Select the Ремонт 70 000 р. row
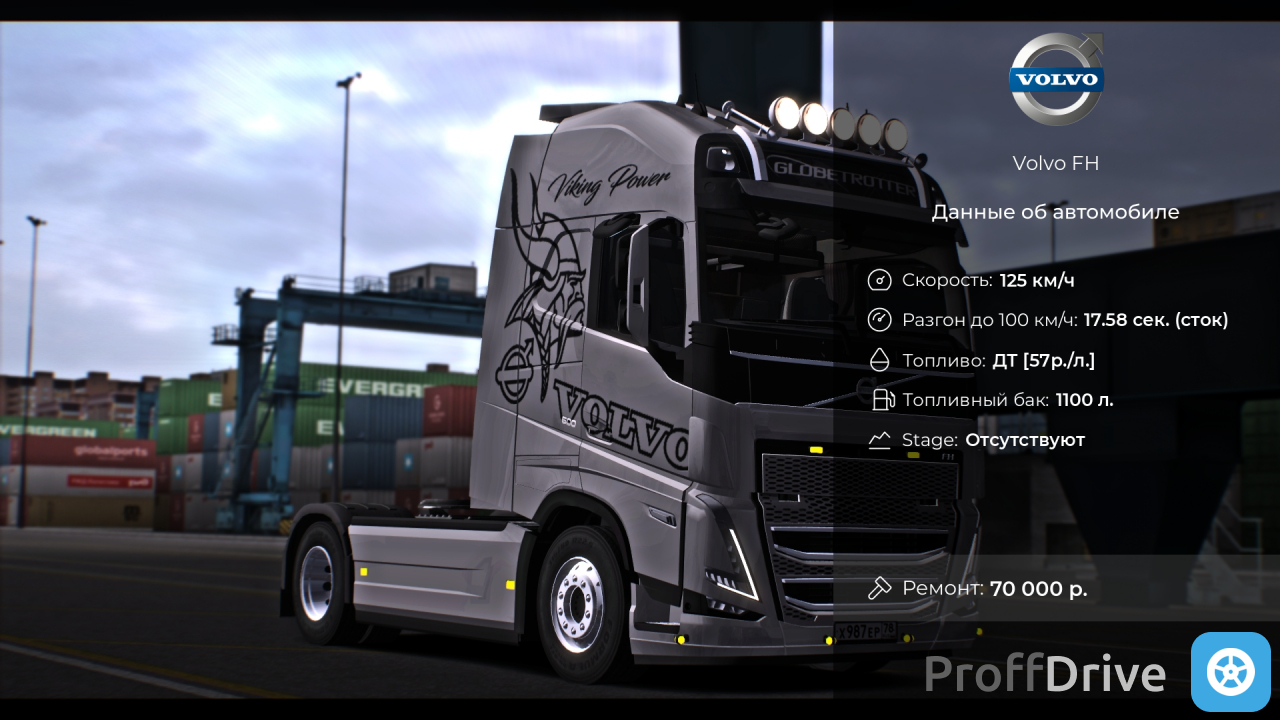 978,589
